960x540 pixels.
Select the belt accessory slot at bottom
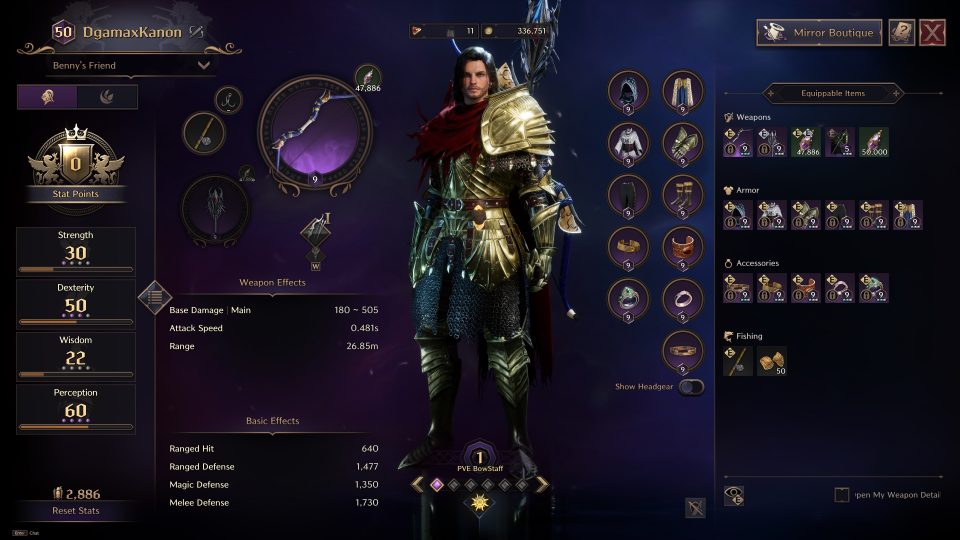(x=683, y=351)
